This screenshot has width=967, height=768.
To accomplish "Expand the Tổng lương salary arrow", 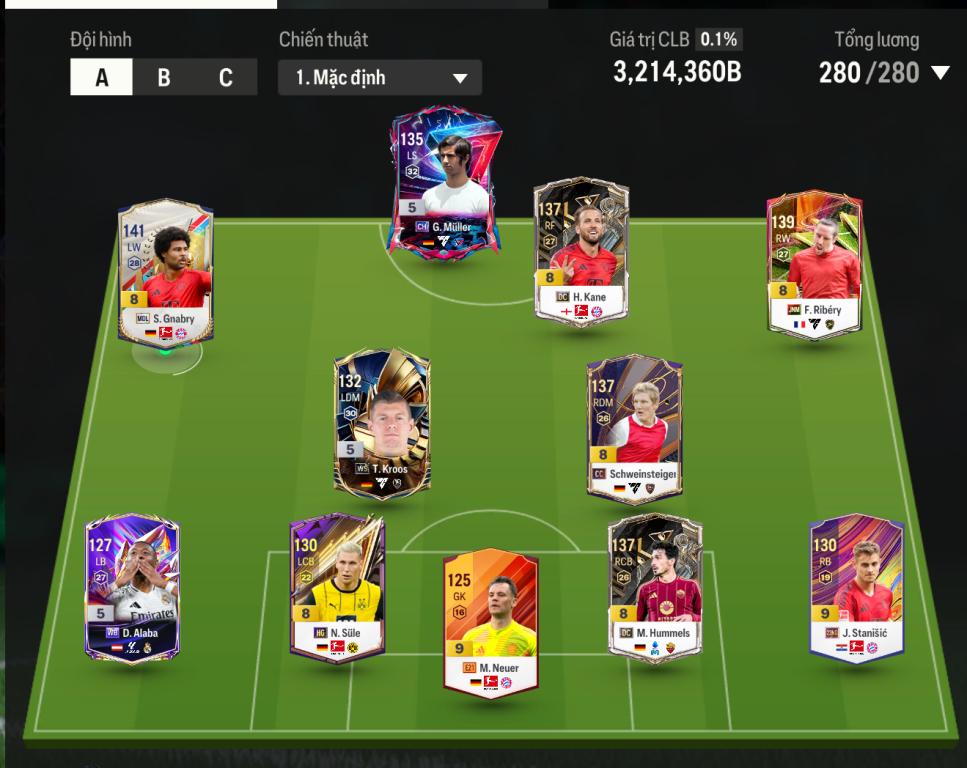I will tap(939, 73).
